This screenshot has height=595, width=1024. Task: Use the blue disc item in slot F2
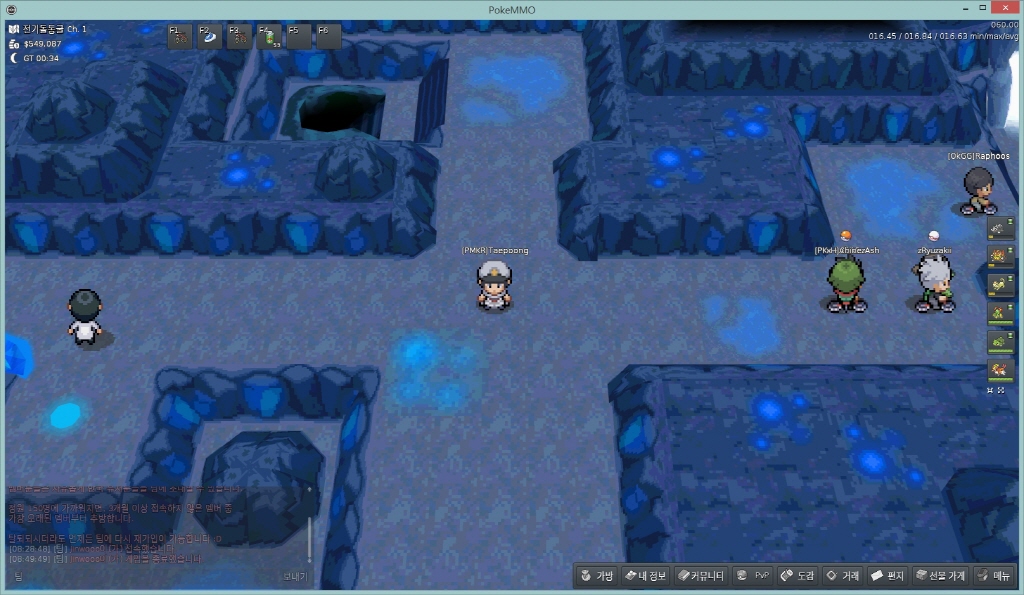coord(210,37)
